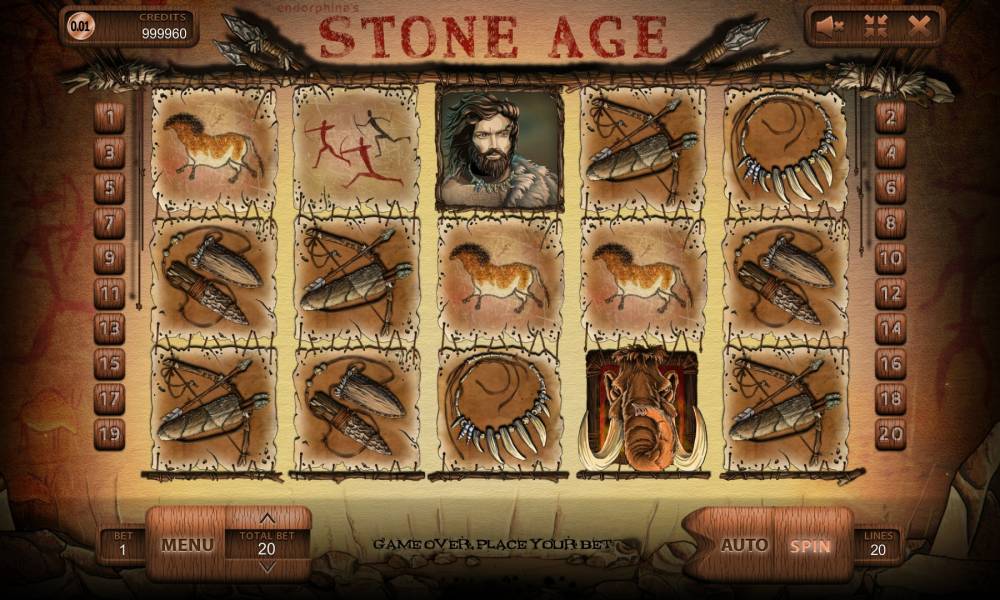This screenshot has width=1000, height=600.
Task: Close the game with the X button
Action: (x=919, y=27)
